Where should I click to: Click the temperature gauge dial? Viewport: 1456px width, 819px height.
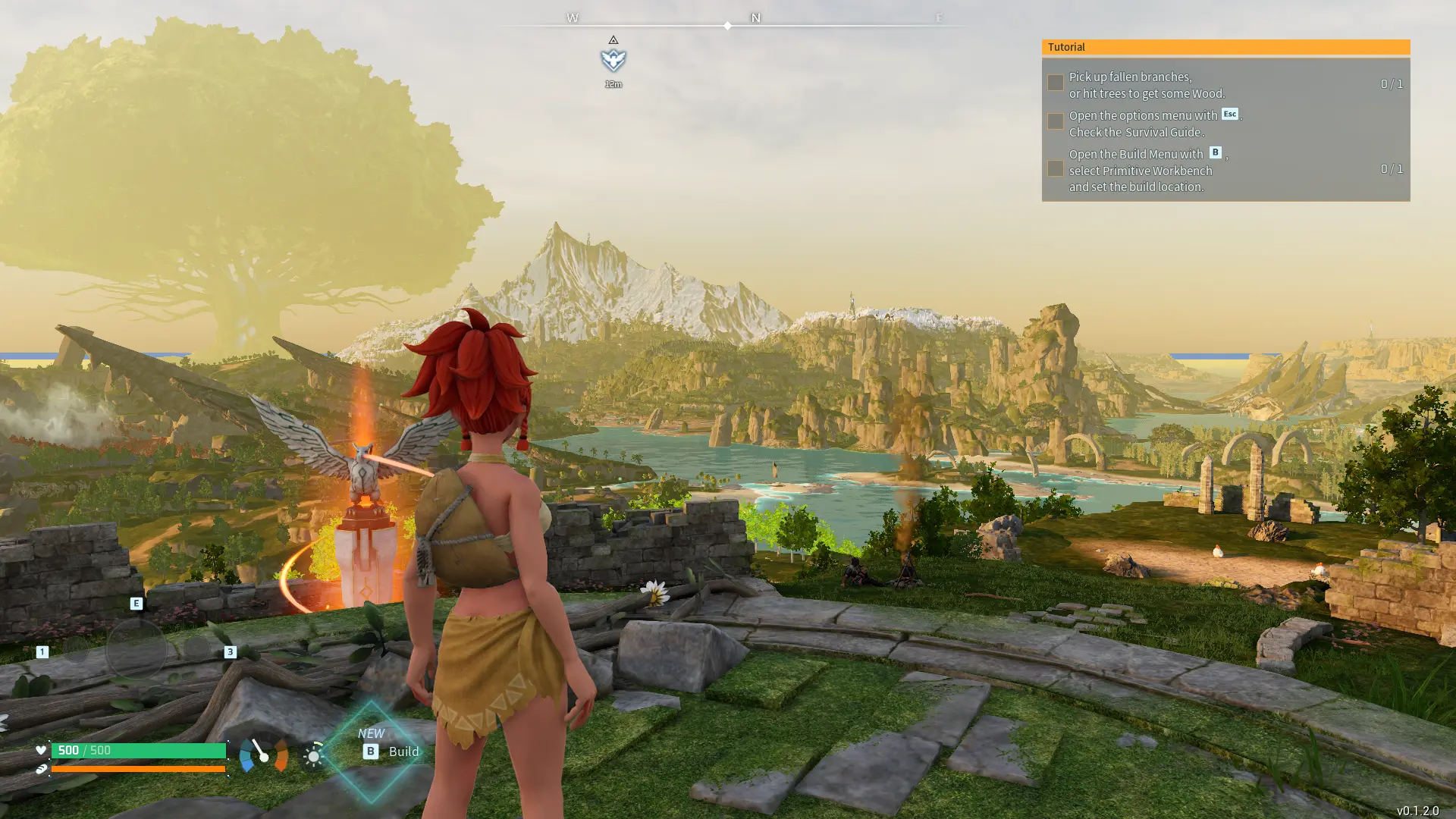pos(263,755)
